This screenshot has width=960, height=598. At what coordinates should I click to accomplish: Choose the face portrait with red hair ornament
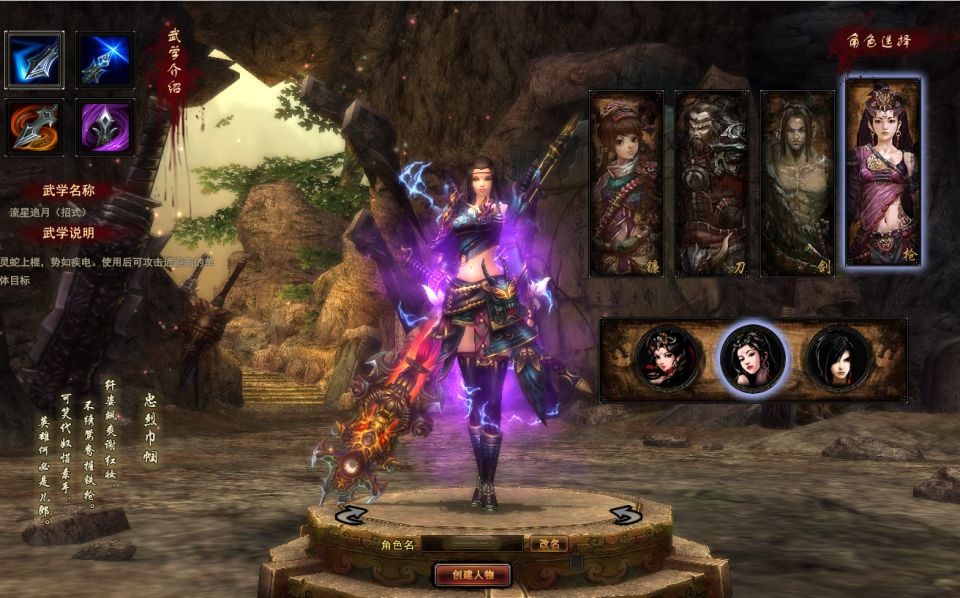(x=667, y=358)
